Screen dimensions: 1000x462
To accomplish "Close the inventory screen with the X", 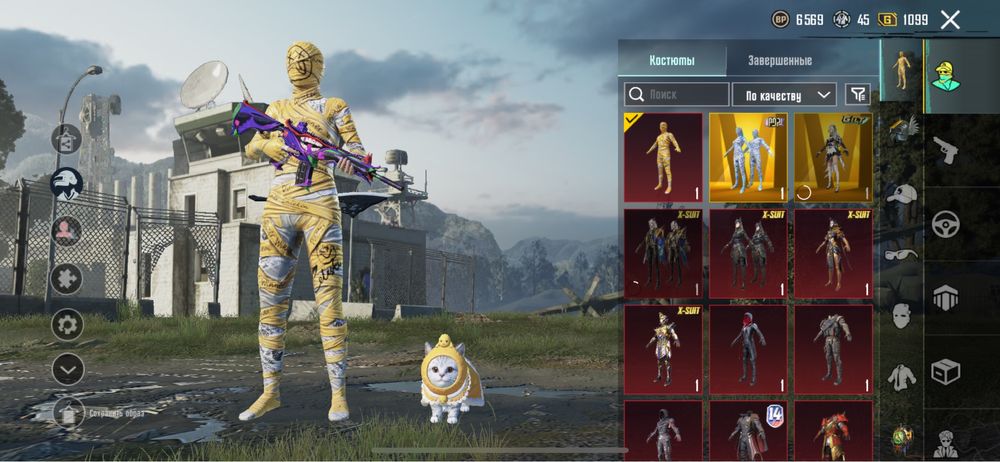I will (x=950, y=19).
